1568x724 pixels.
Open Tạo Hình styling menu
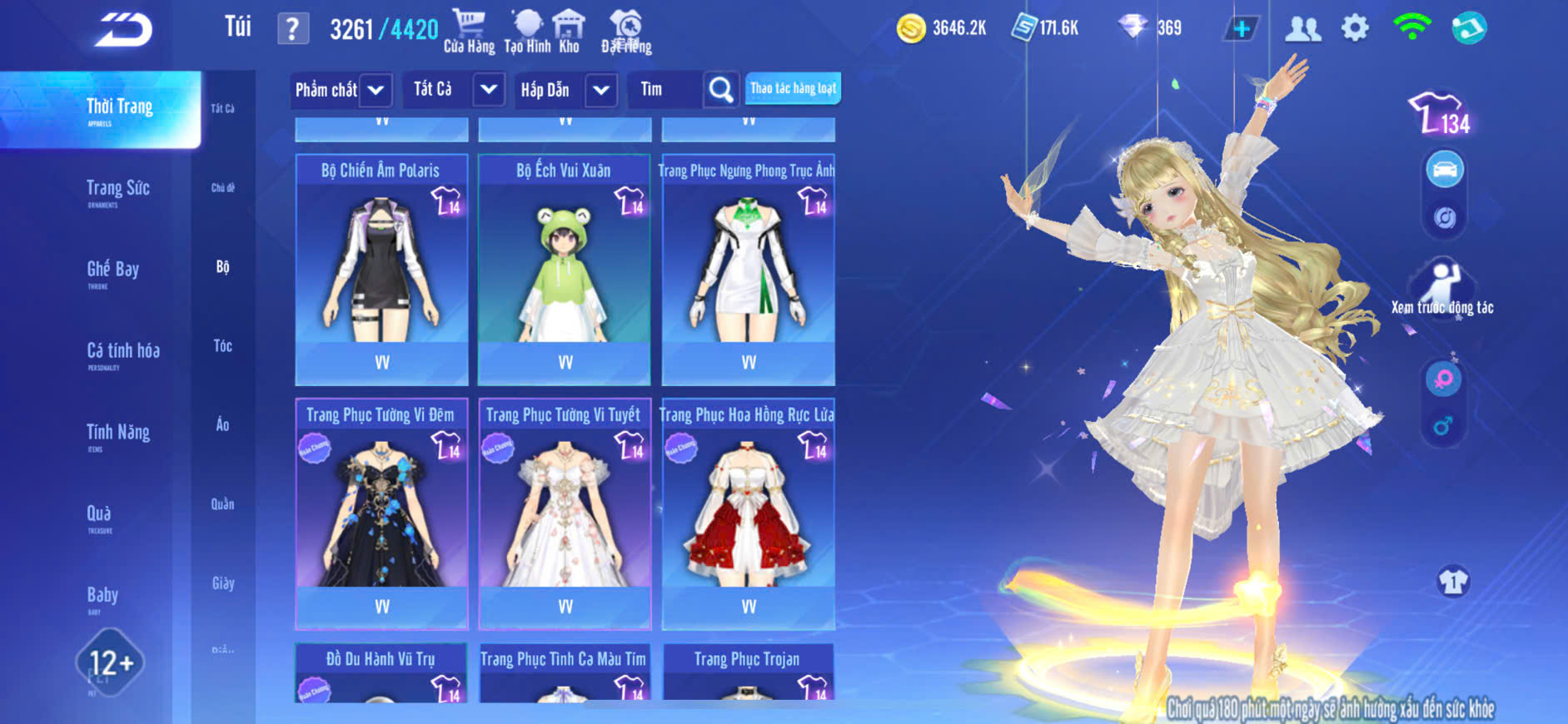click(527, 31)
